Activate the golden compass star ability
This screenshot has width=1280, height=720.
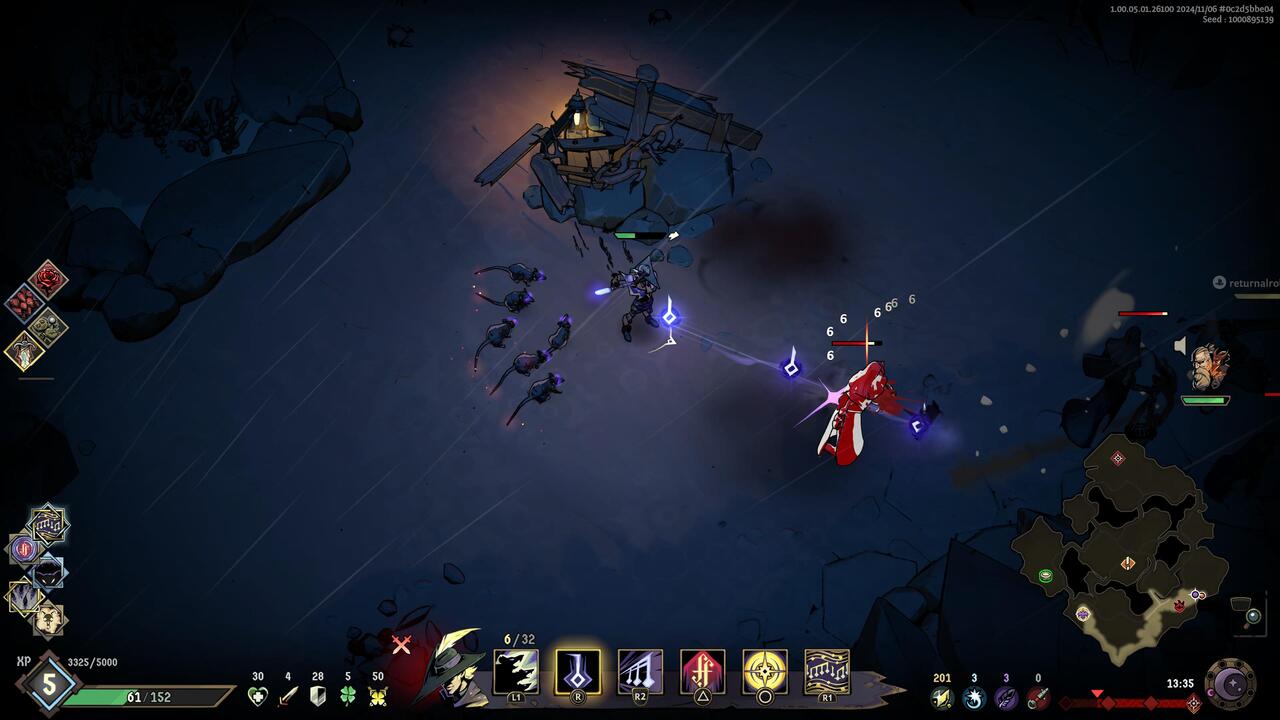coord(764,671)
